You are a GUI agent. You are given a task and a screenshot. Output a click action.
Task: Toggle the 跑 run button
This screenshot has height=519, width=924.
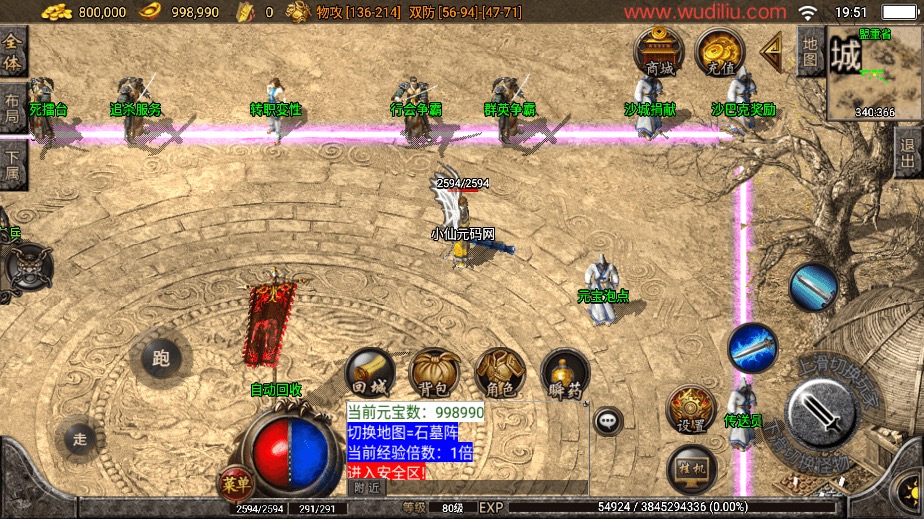[160, 359]
